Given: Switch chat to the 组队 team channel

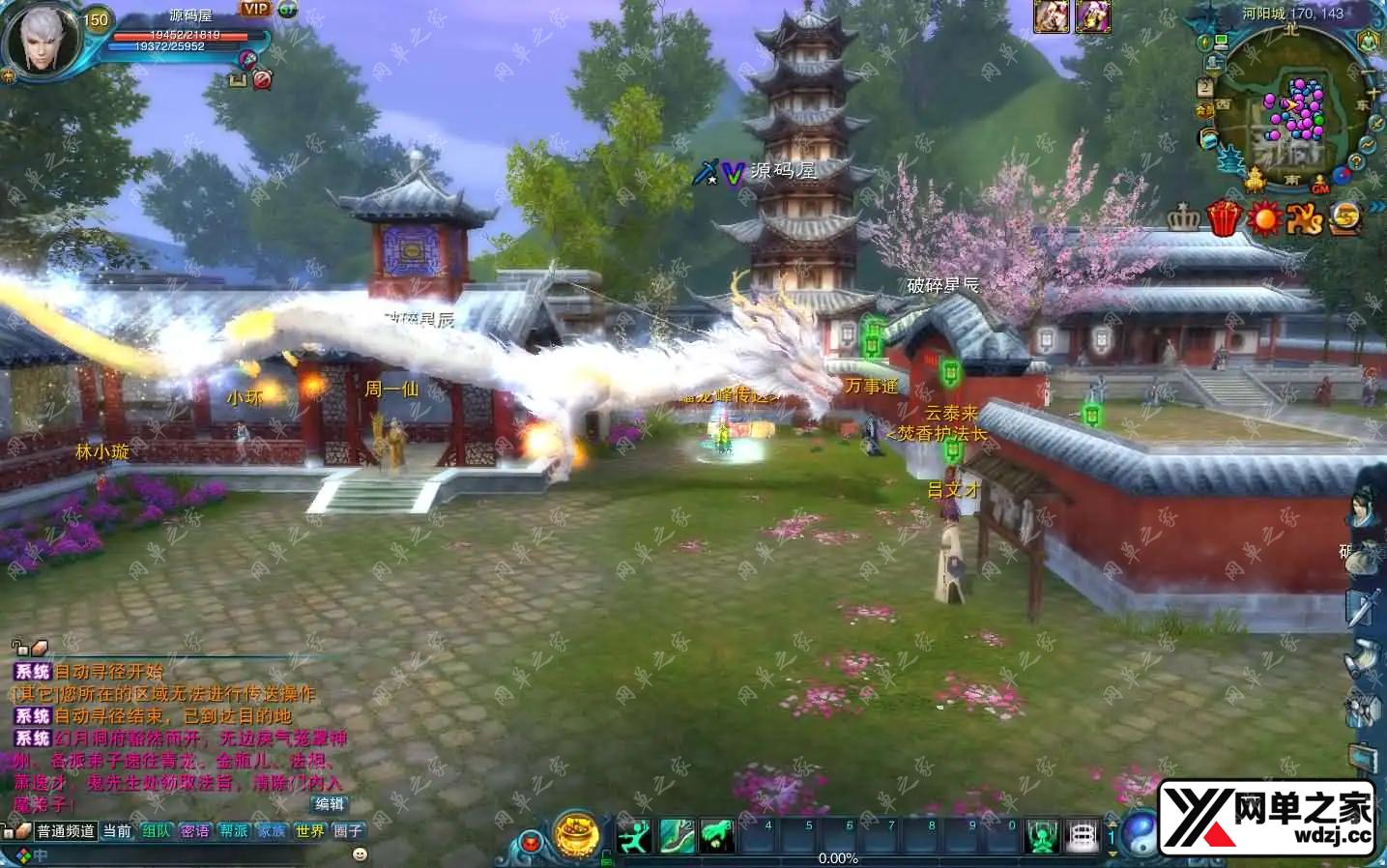Looking at the screenshot, I should click(x=156, y=831).
